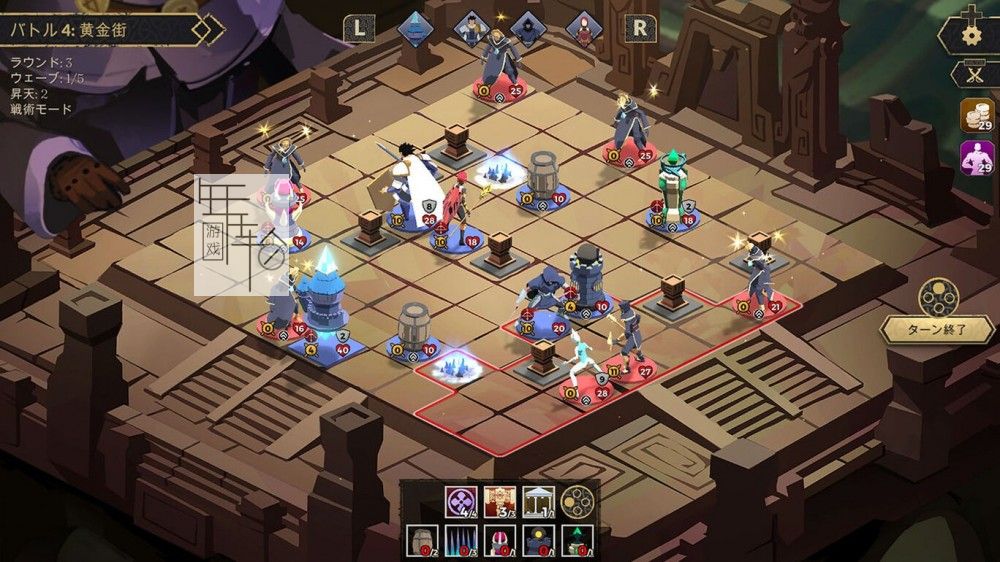Pick the dark tower with yellow orb slot
Screen dimensions: 1000x562
click(538, 541)
